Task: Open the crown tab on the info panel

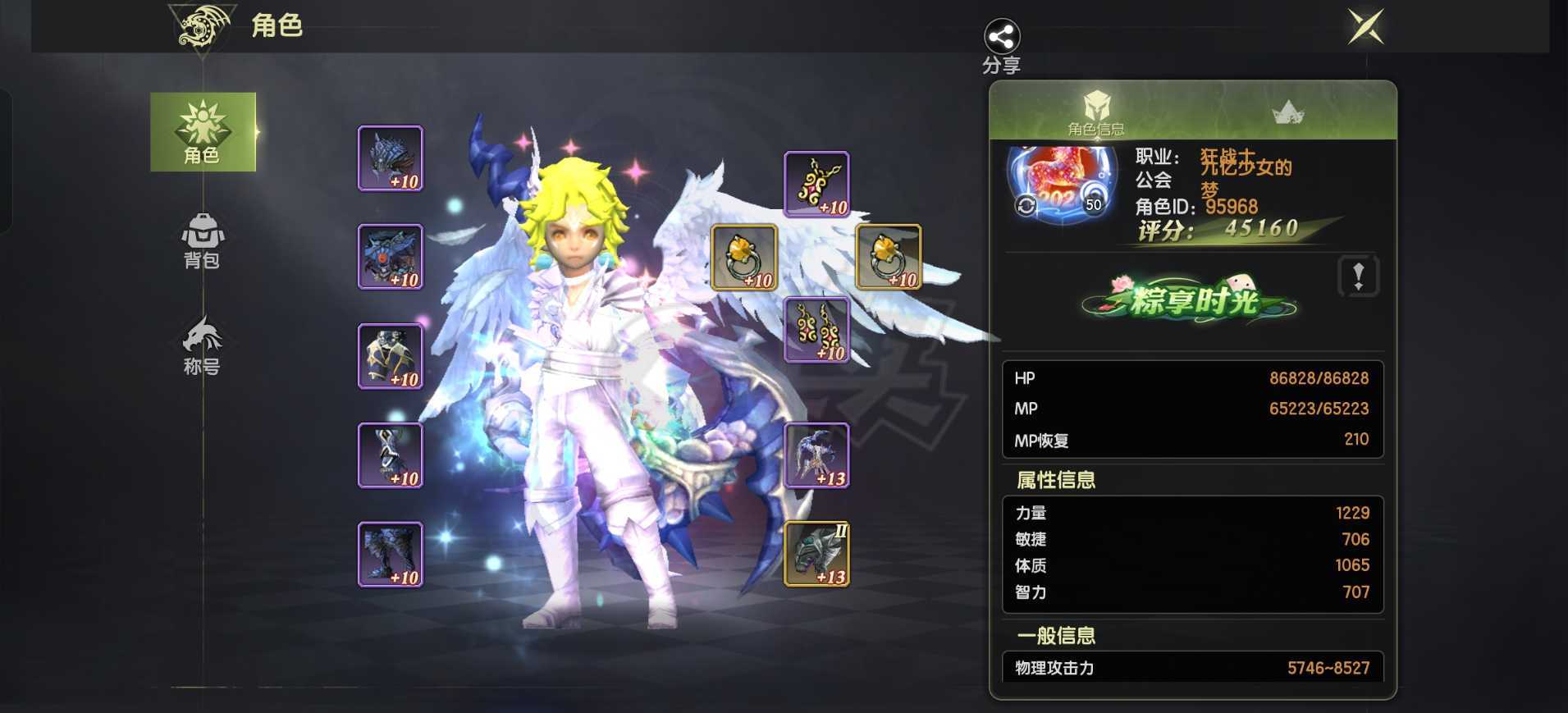Action: [1288, 111]
